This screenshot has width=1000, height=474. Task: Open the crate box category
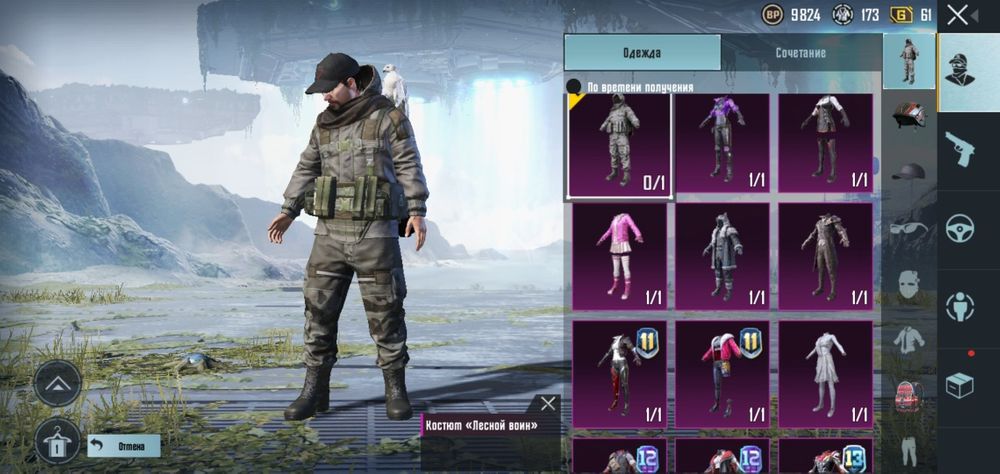[x=960, y=385]
